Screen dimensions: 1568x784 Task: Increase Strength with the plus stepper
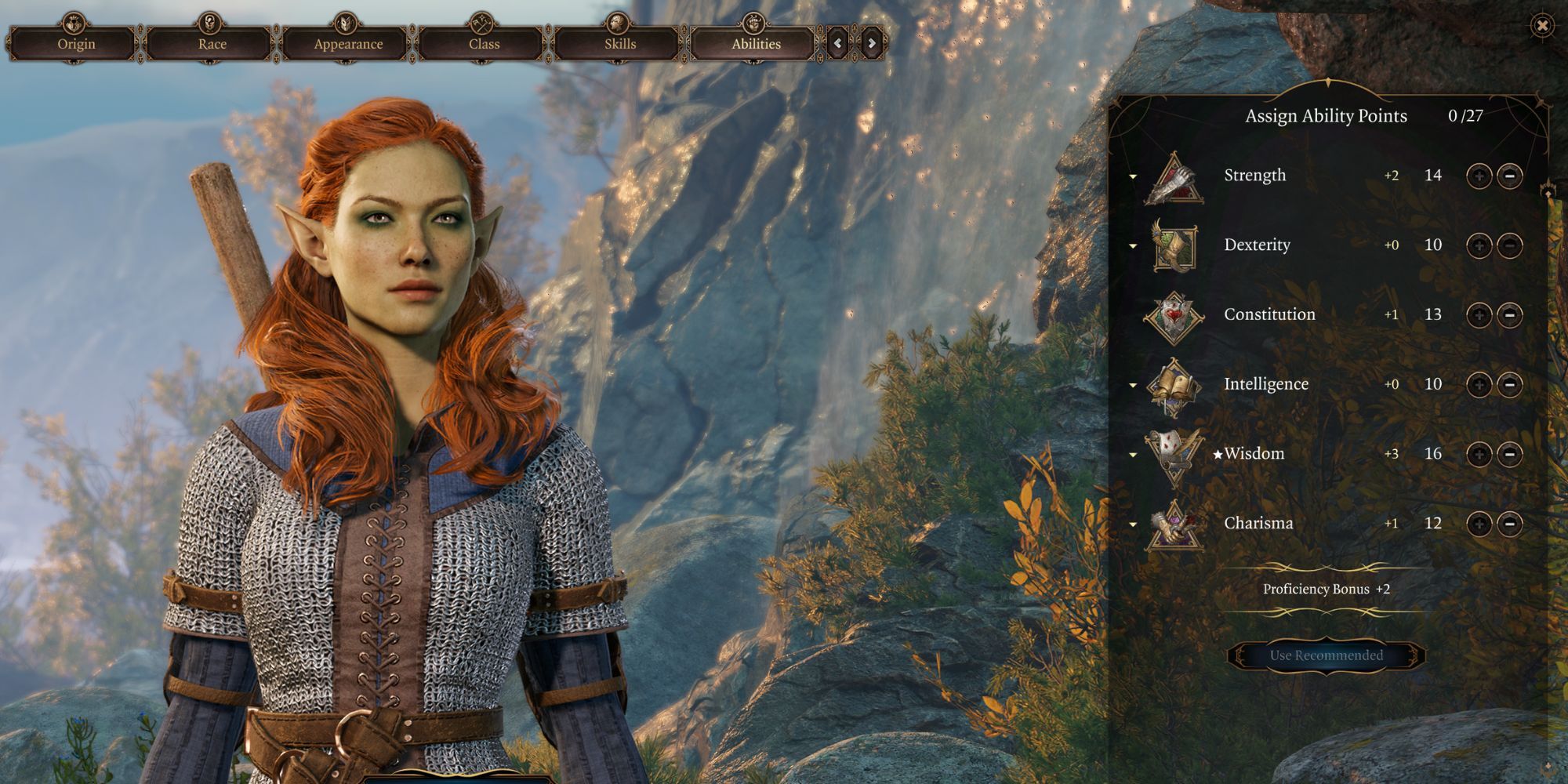pyautogui.click(x=1479, y=175)
